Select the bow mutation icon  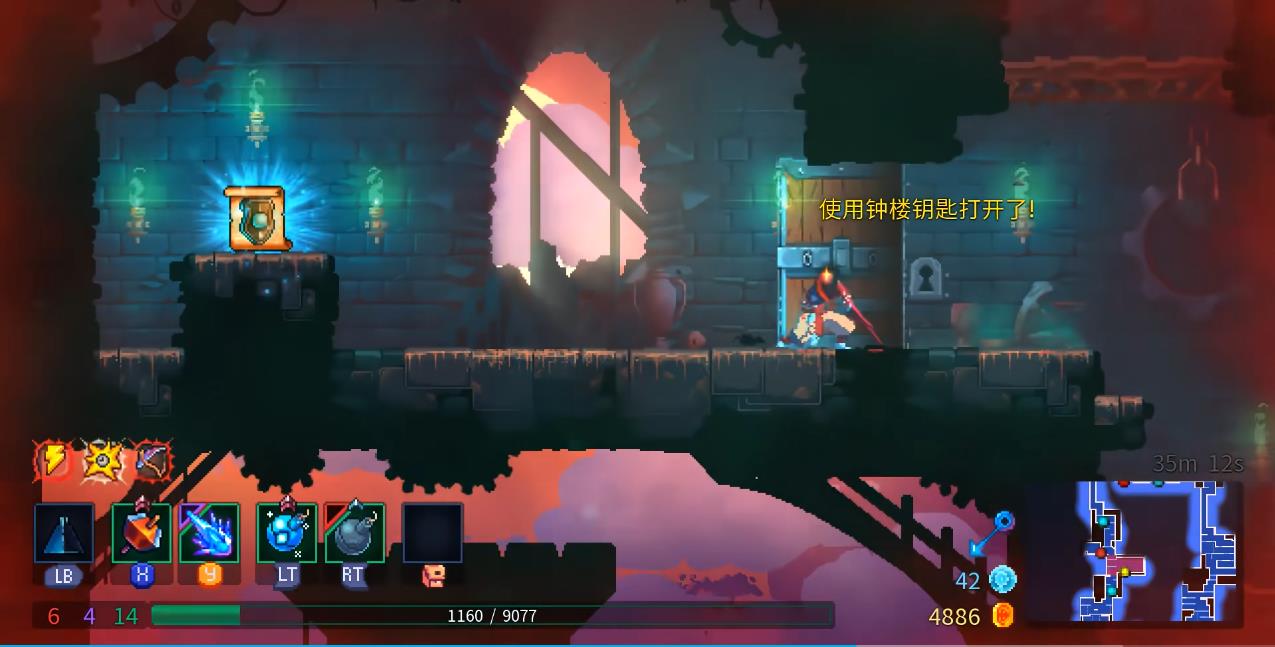tap(153, 461)
